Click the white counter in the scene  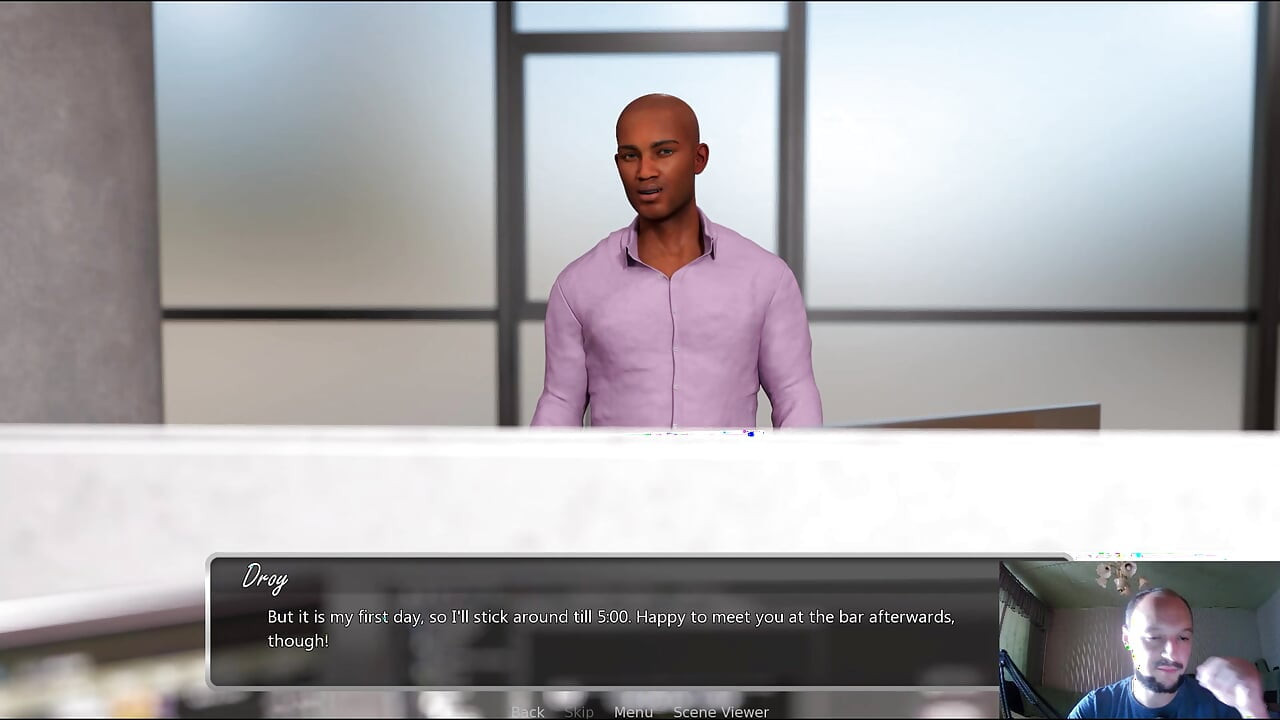(x=400, y=490)
